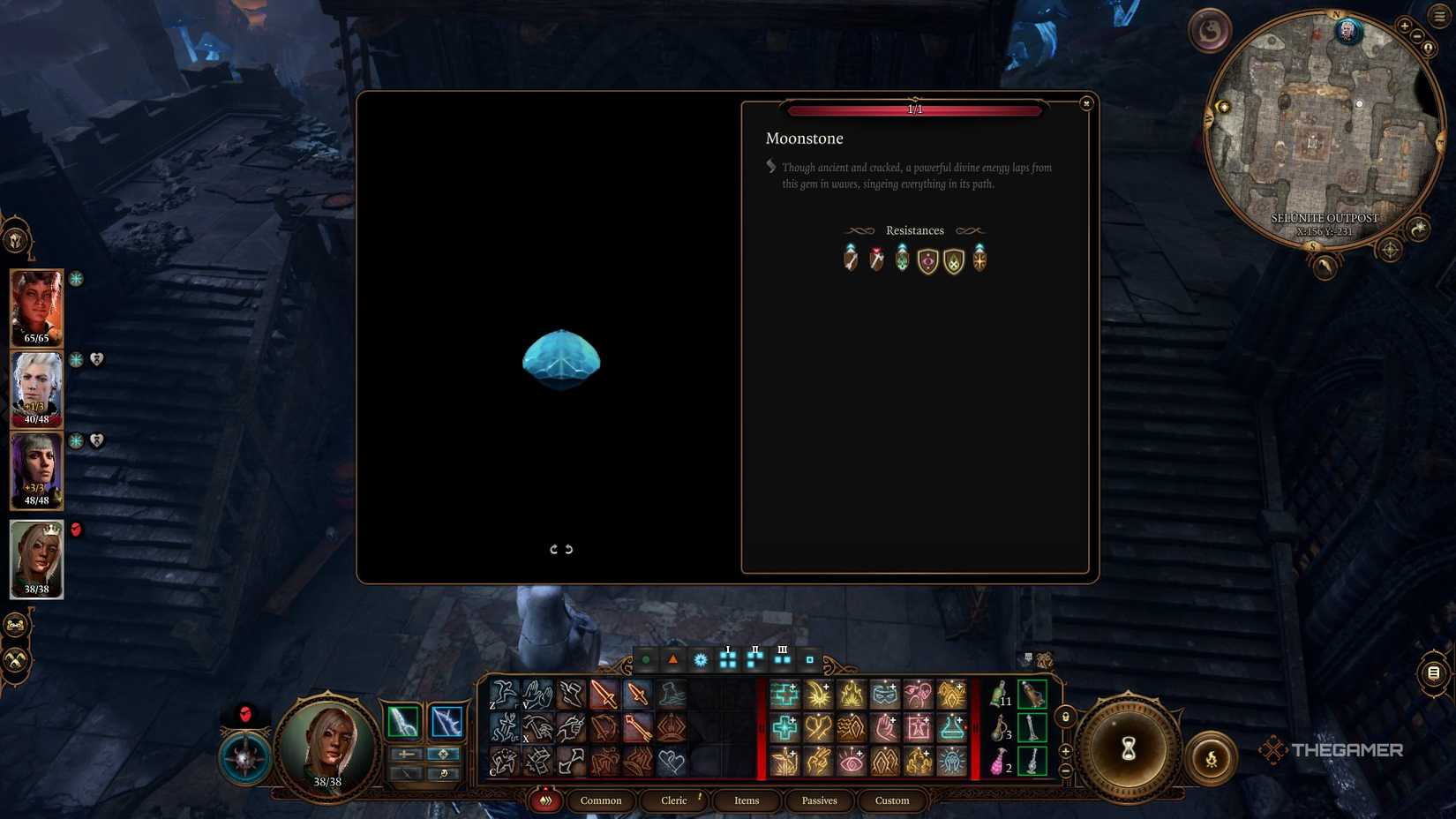1456x819 pixels.
Task: Toggle turn-based mode with the hourglass dial
Action: coord(1129,748)
